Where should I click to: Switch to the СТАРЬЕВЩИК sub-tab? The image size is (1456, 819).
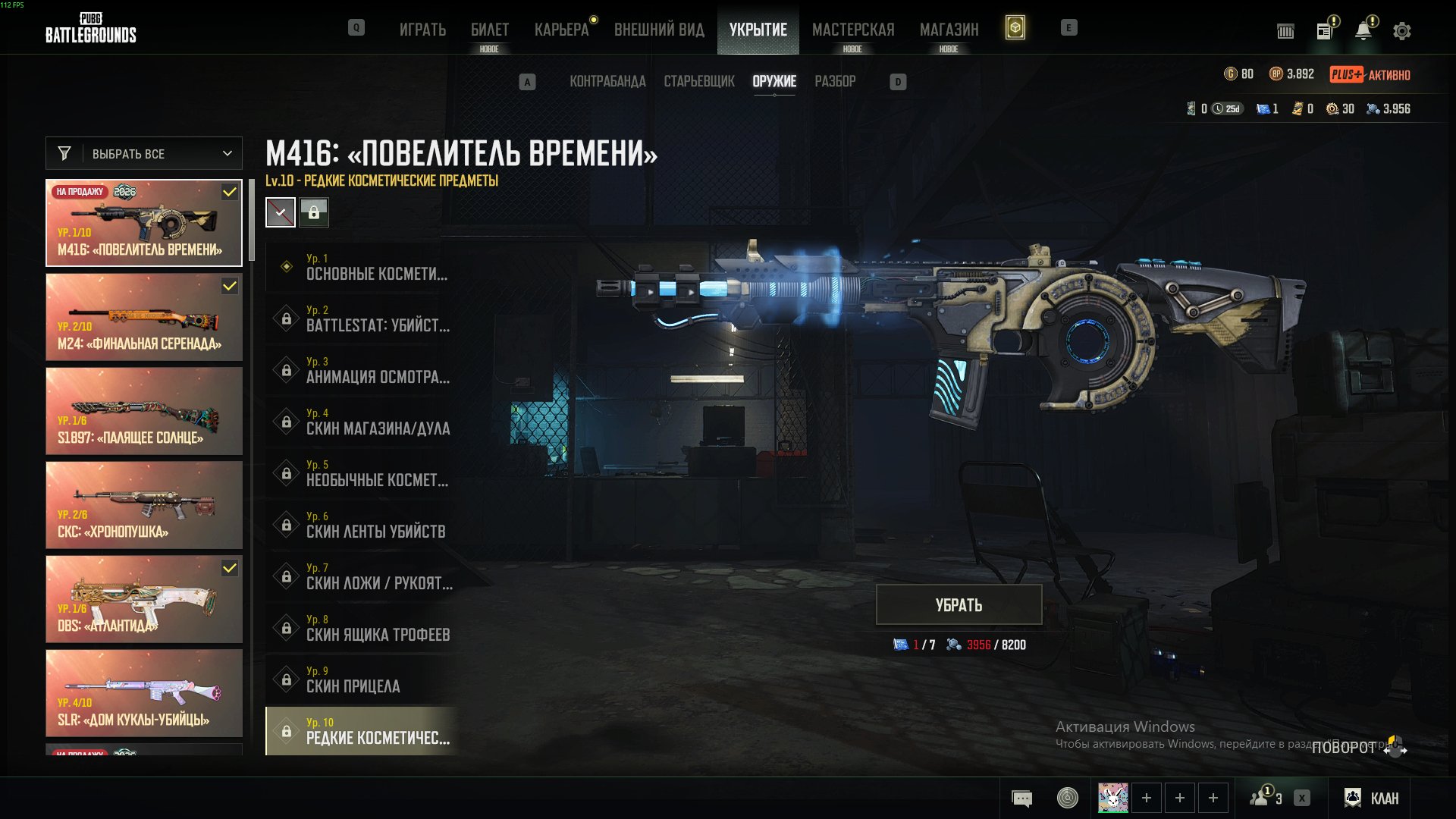(699, 81)
